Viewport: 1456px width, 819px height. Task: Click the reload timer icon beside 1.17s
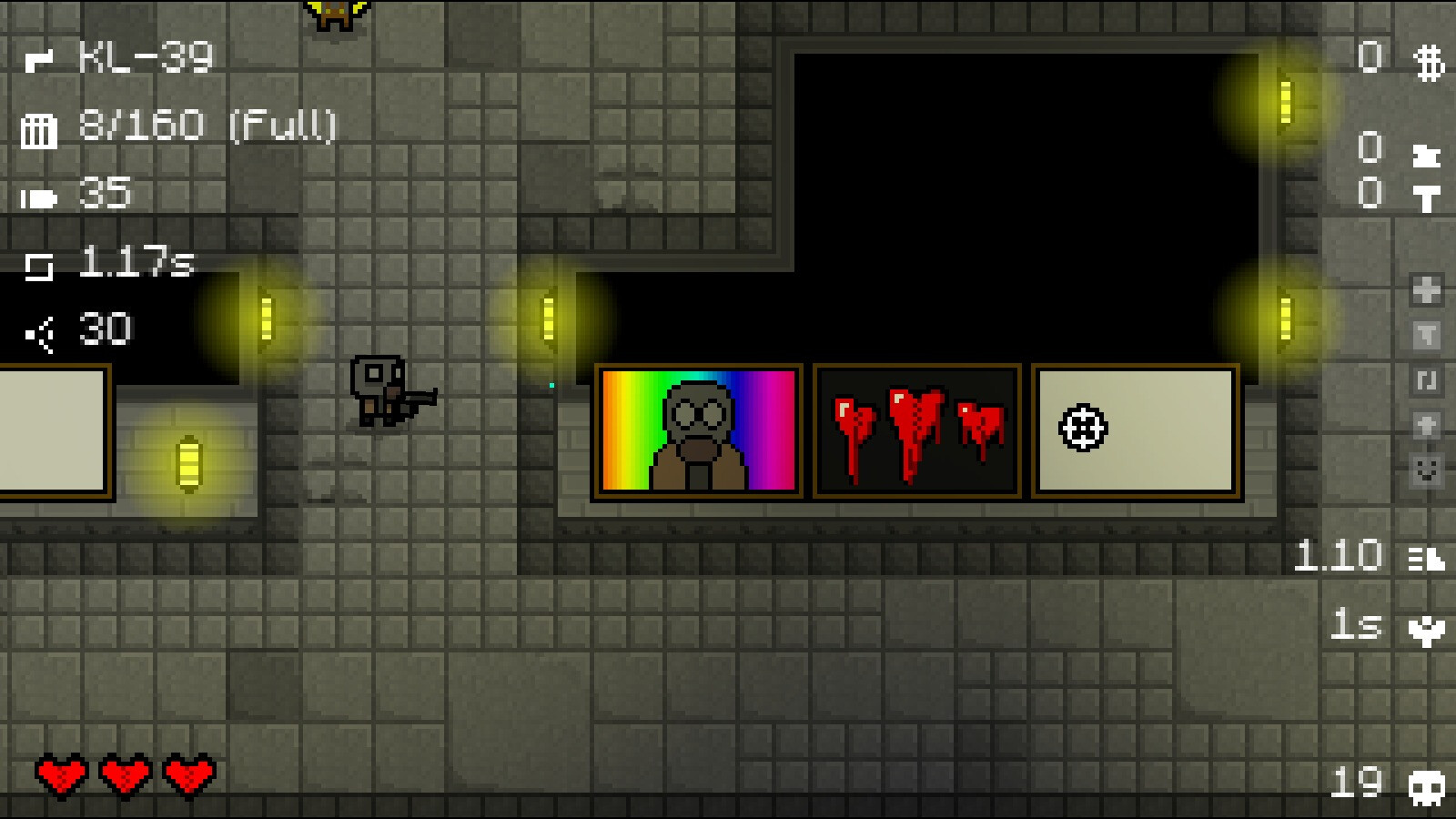click(38, 267)
